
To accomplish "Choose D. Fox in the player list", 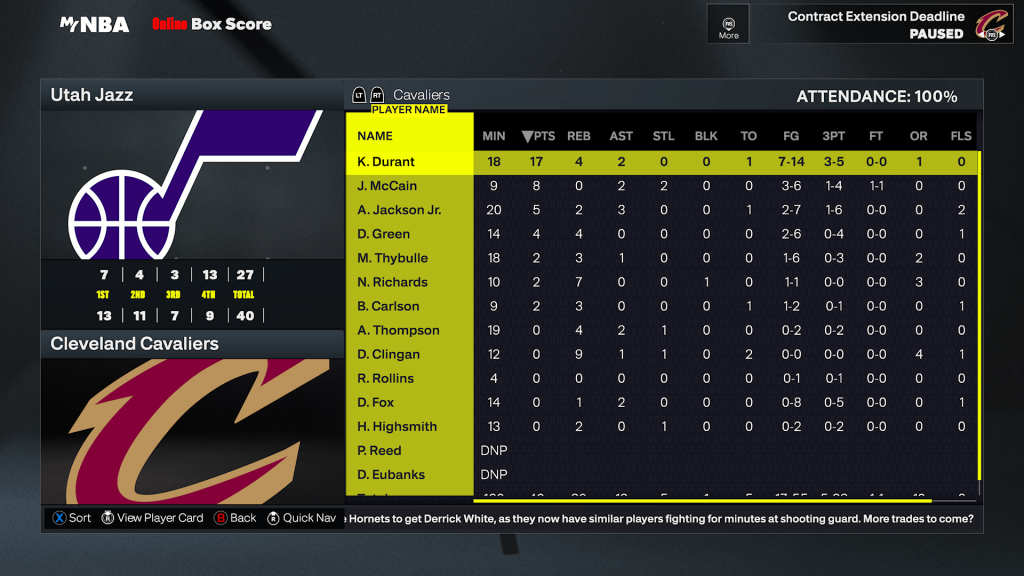I will point(376,402).
